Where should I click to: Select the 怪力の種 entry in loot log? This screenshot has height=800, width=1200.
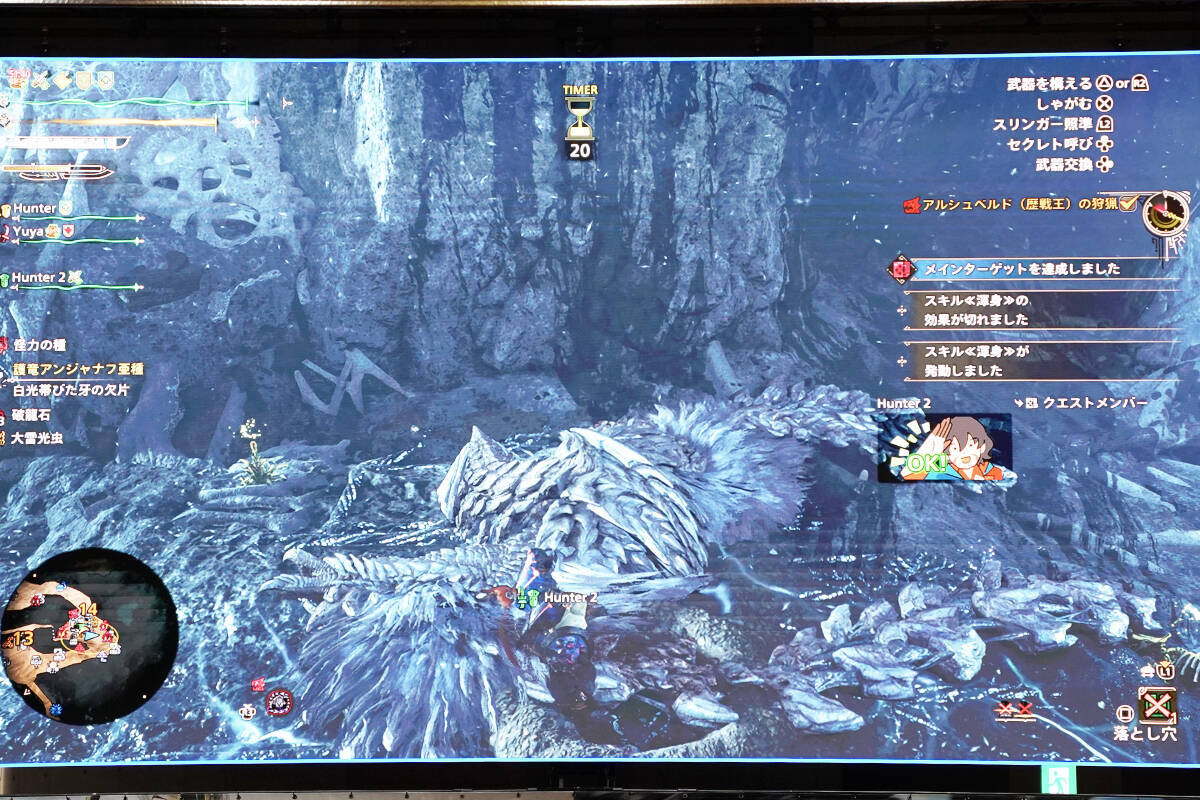(x=40, y=345)
